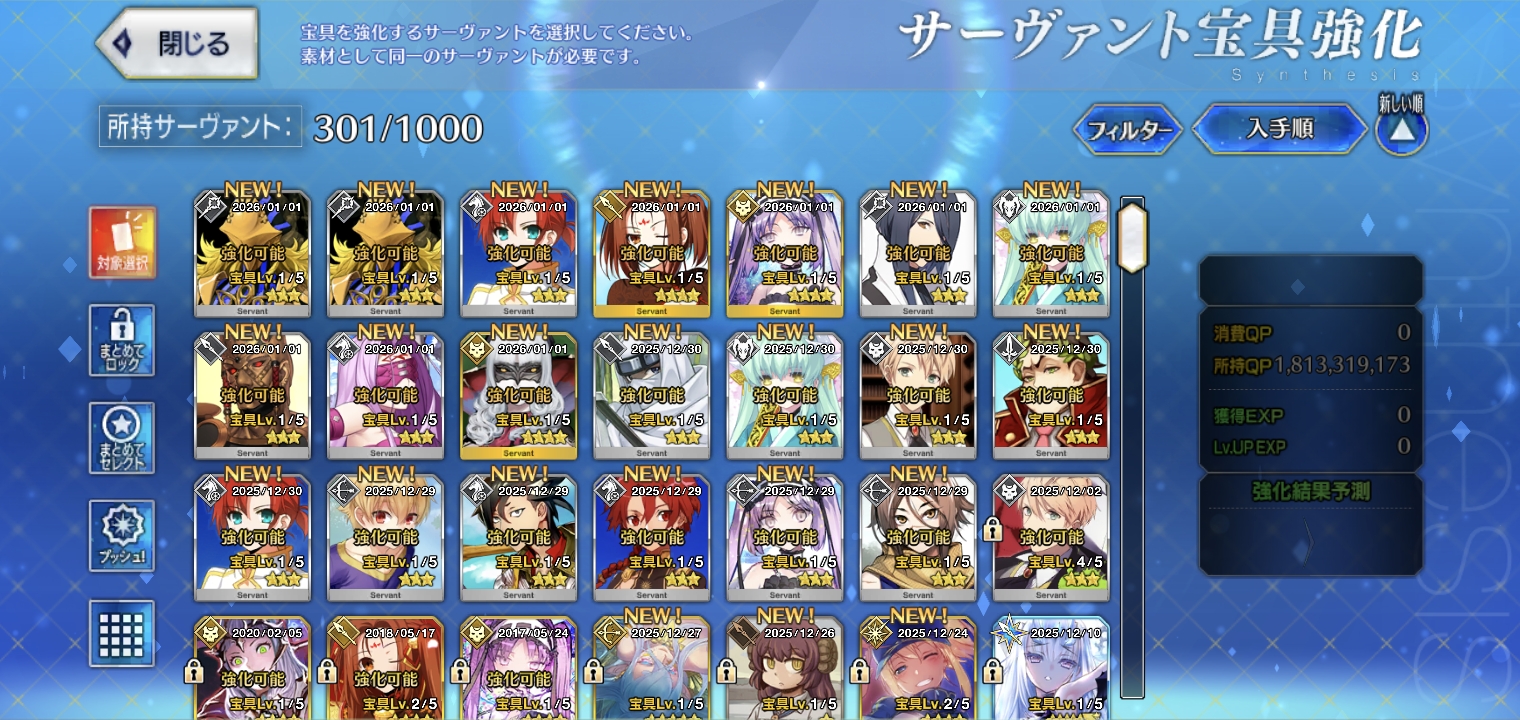Viewport: 1520px width, 720px height.
Task: Select the gold-framed white-haired masked servant card
Action: click(x=518, y=394)
